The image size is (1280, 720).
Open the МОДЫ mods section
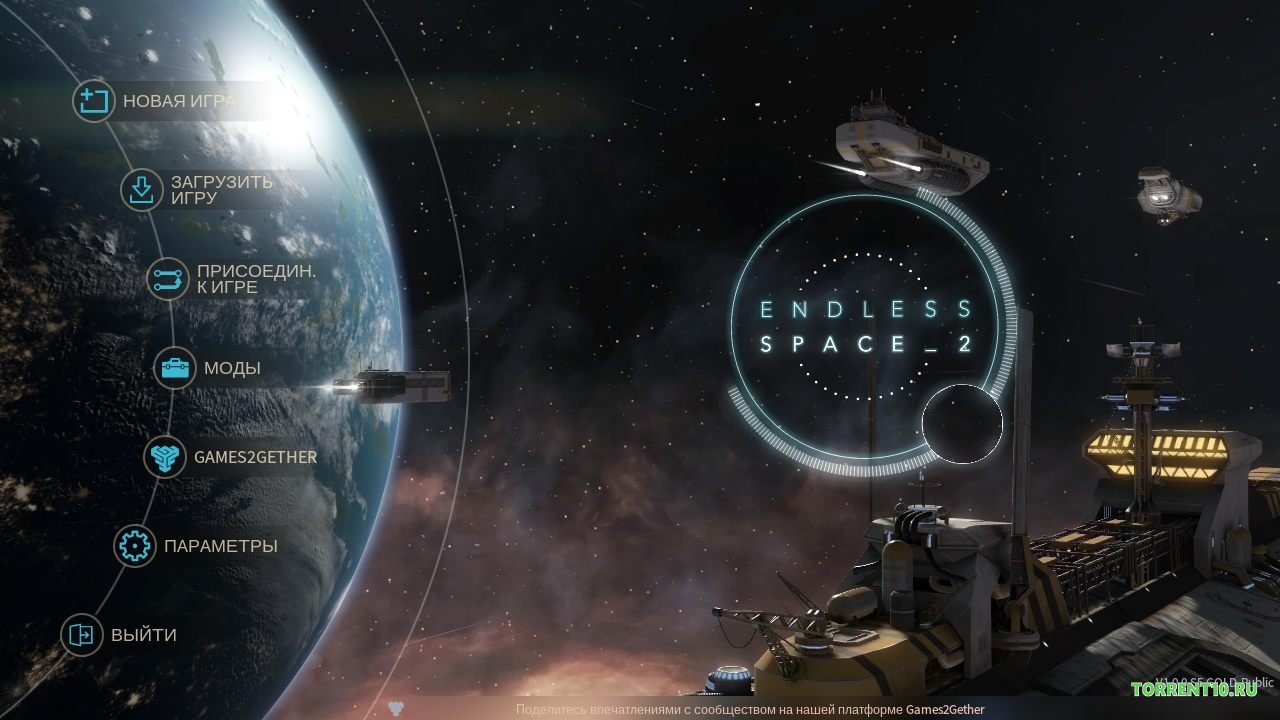[x=232, y=368]
